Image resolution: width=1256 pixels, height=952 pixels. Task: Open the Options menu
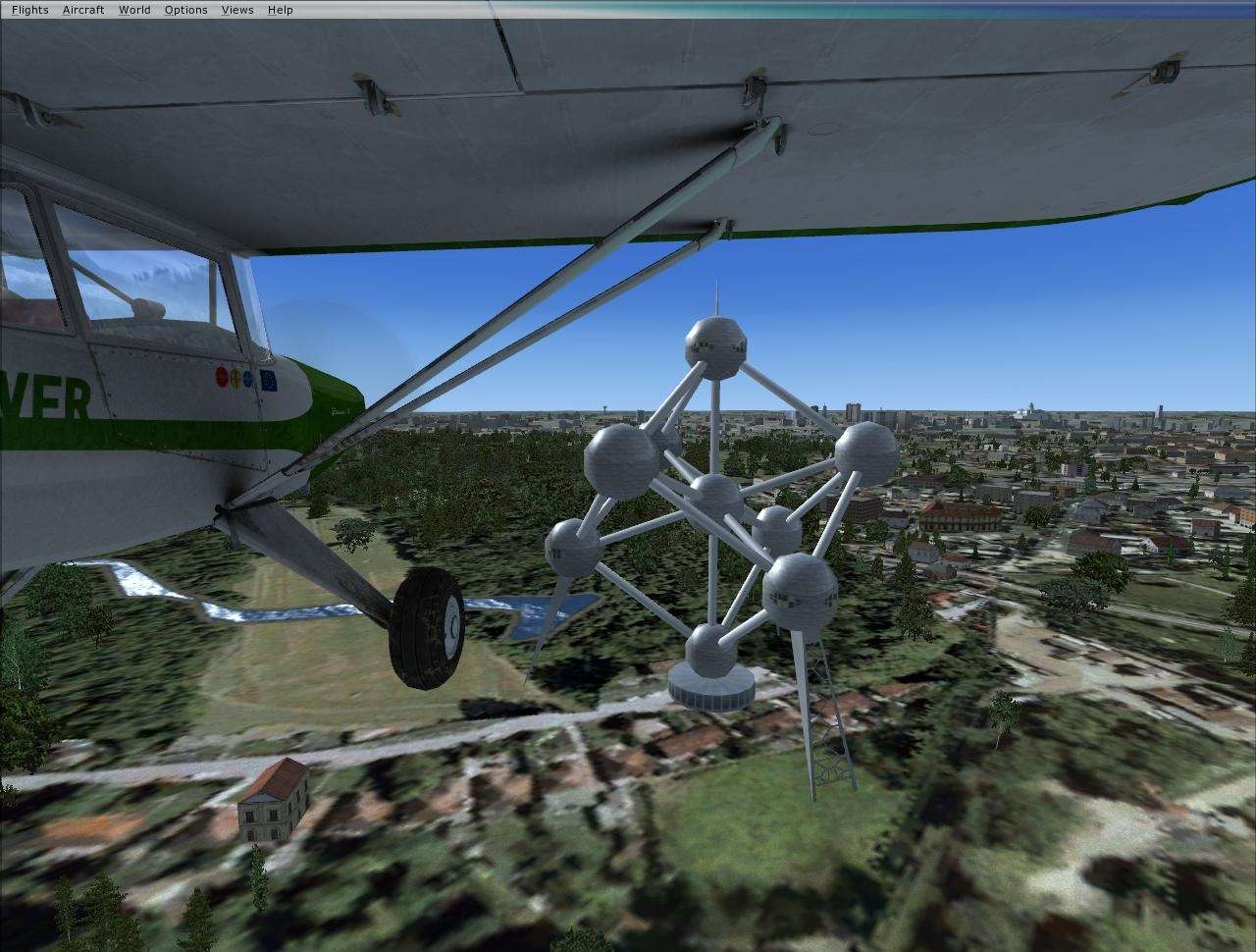[184, 9]
